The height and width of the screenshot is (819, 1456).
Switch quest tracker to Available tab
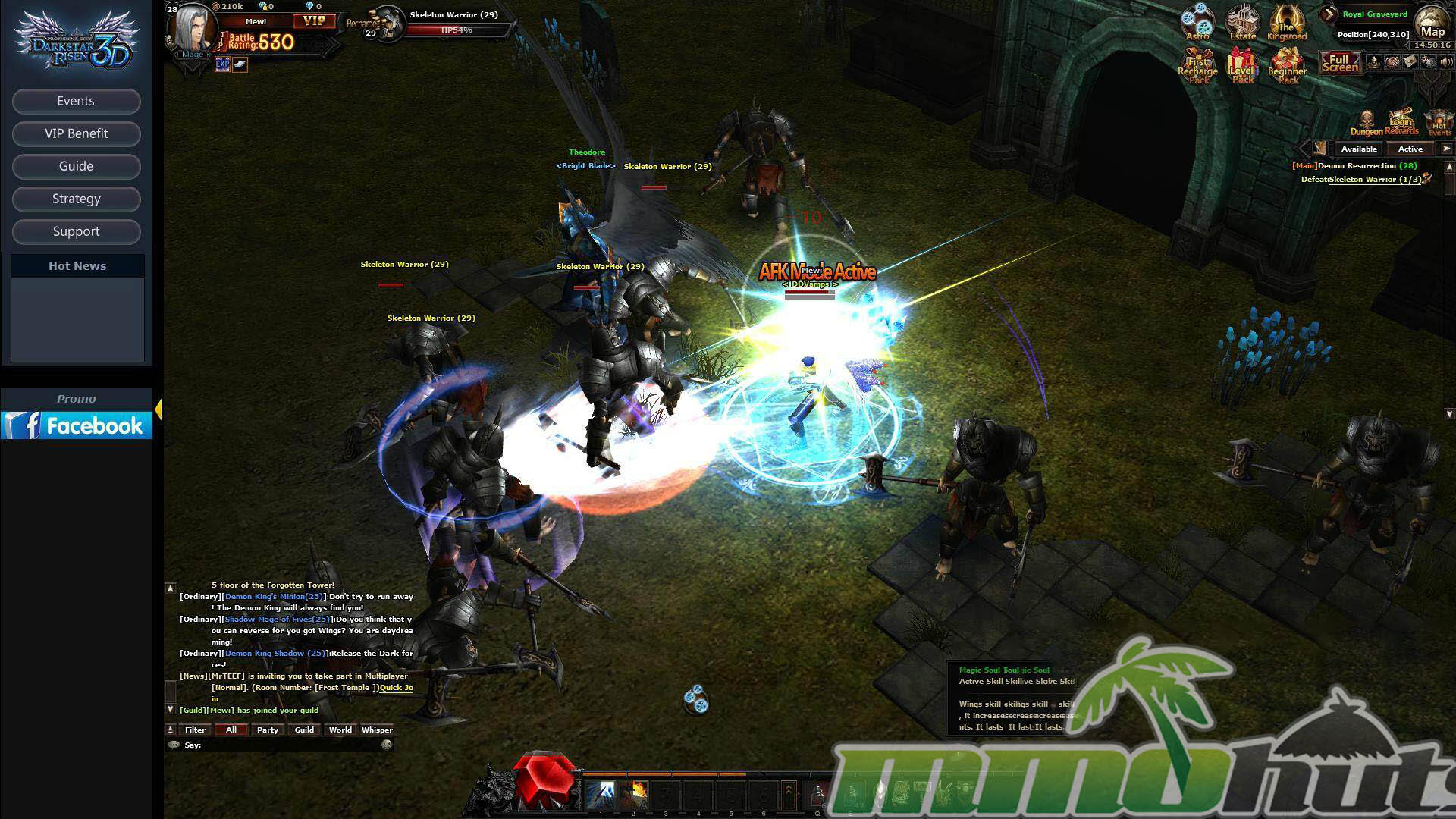pyautogui.click(x=1359, y=149)
